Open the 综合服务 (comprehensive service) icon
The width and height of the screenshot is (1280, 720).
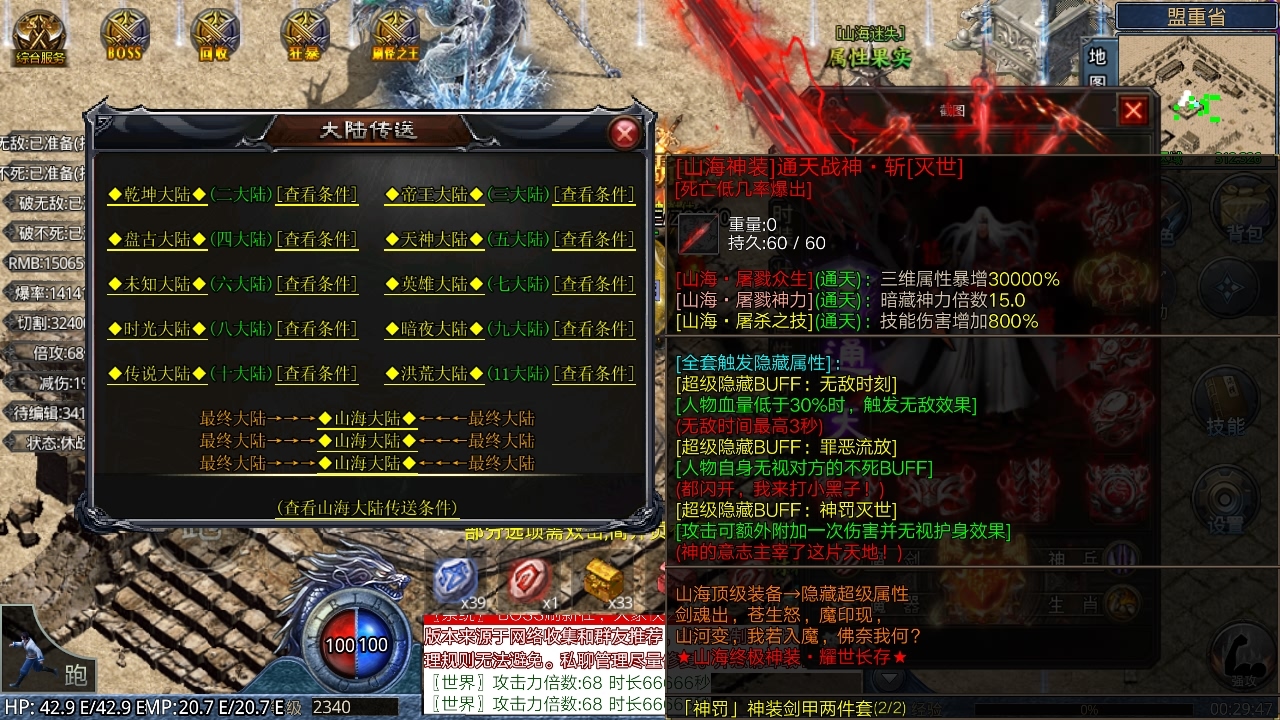click(38, 30)
